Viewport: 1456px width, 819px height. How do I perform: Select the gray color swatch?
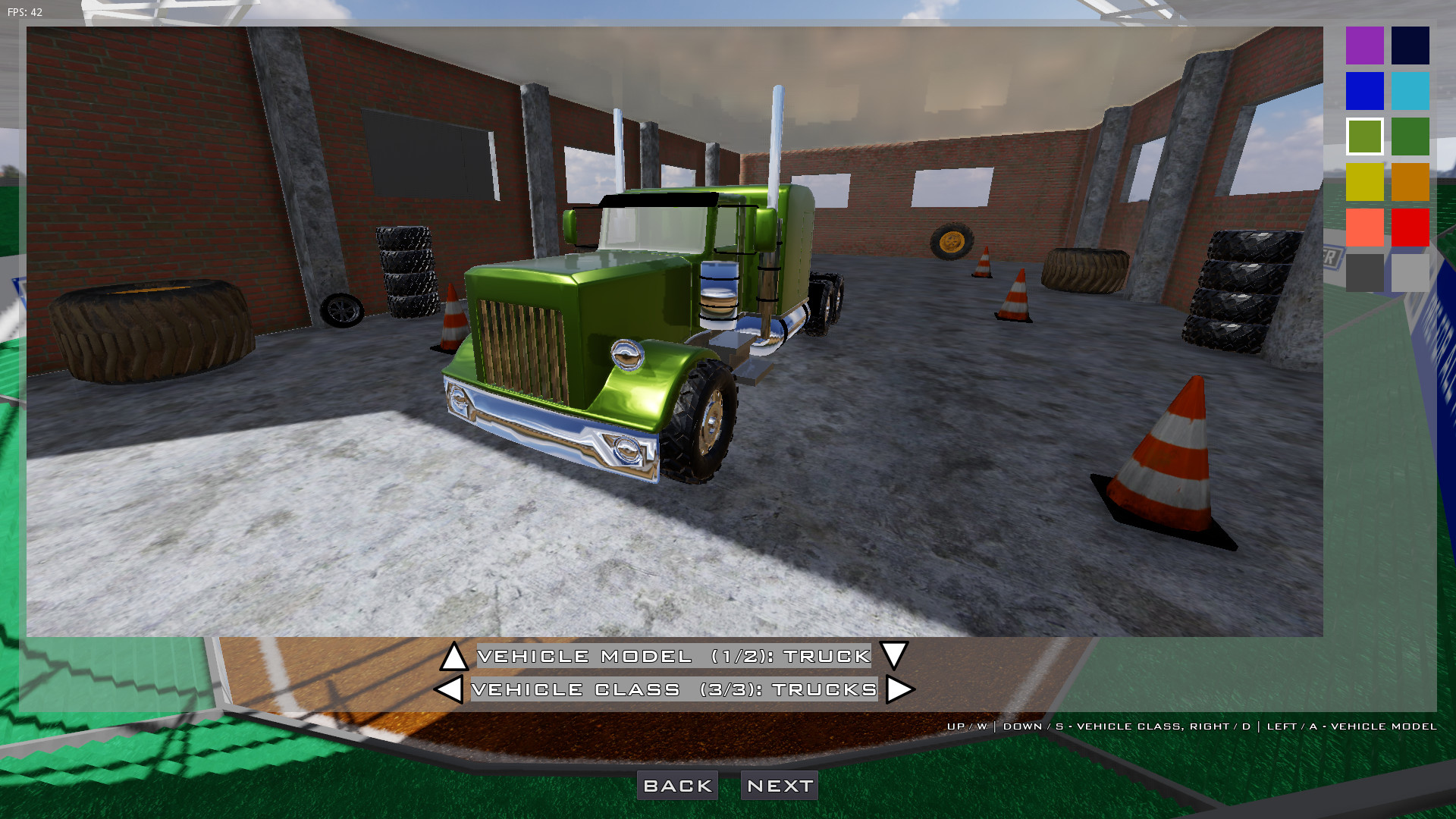click(x=1363, y=273)
